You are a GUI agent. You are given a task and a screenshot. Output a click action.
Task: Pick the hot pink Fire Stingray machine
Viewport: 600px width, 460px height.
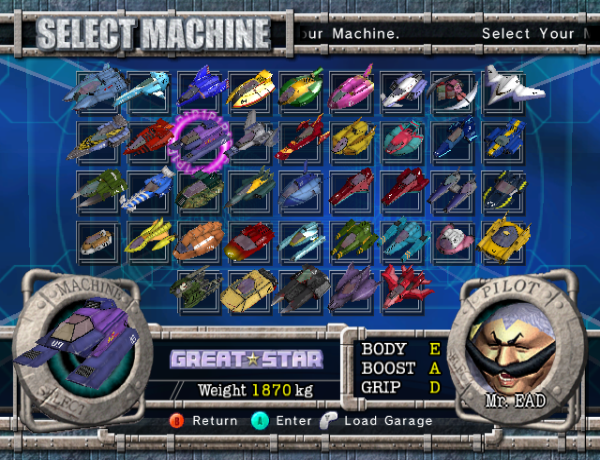coord(353,88)
